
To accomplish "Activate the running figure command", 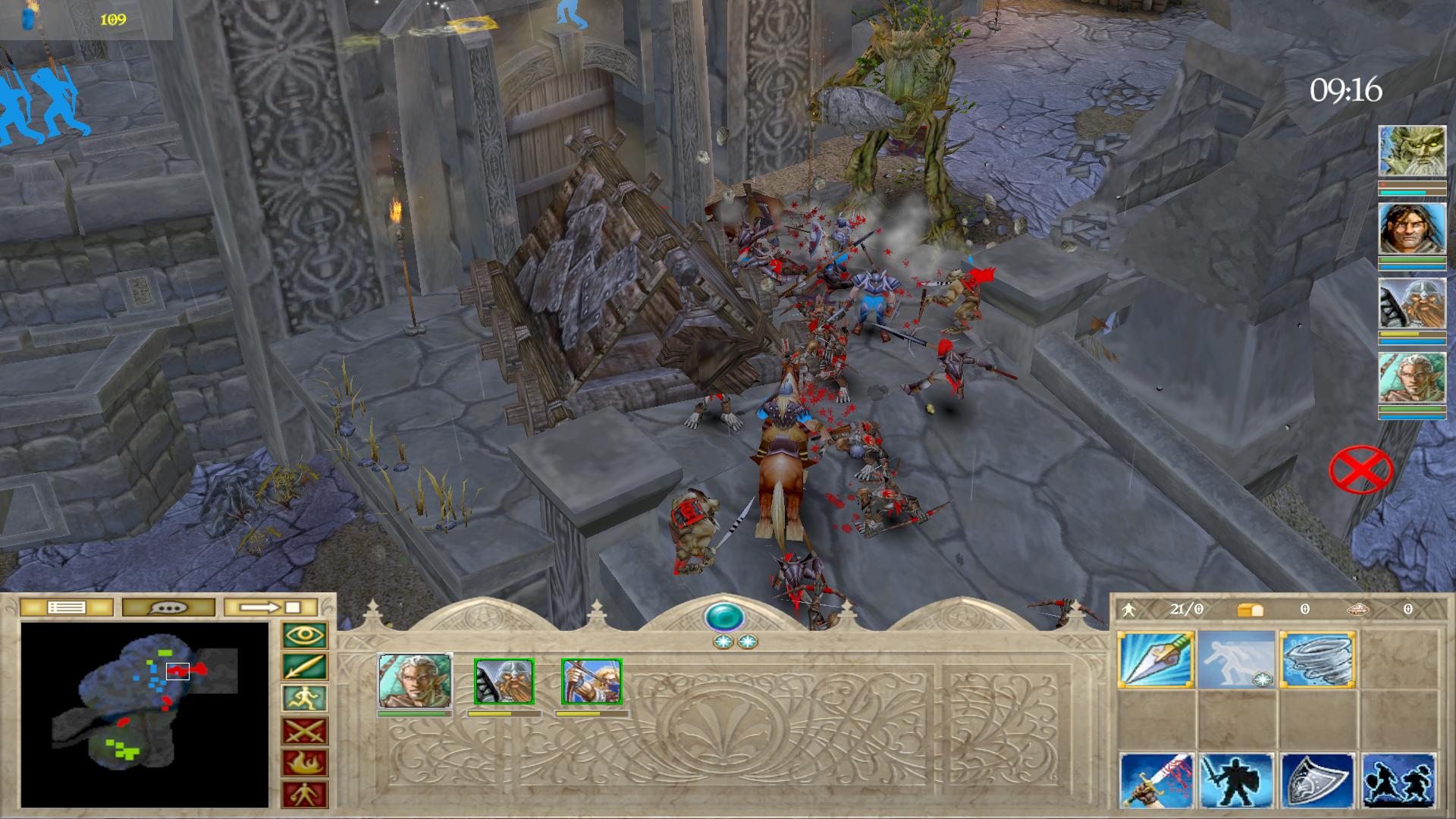I will click(305, 699).
